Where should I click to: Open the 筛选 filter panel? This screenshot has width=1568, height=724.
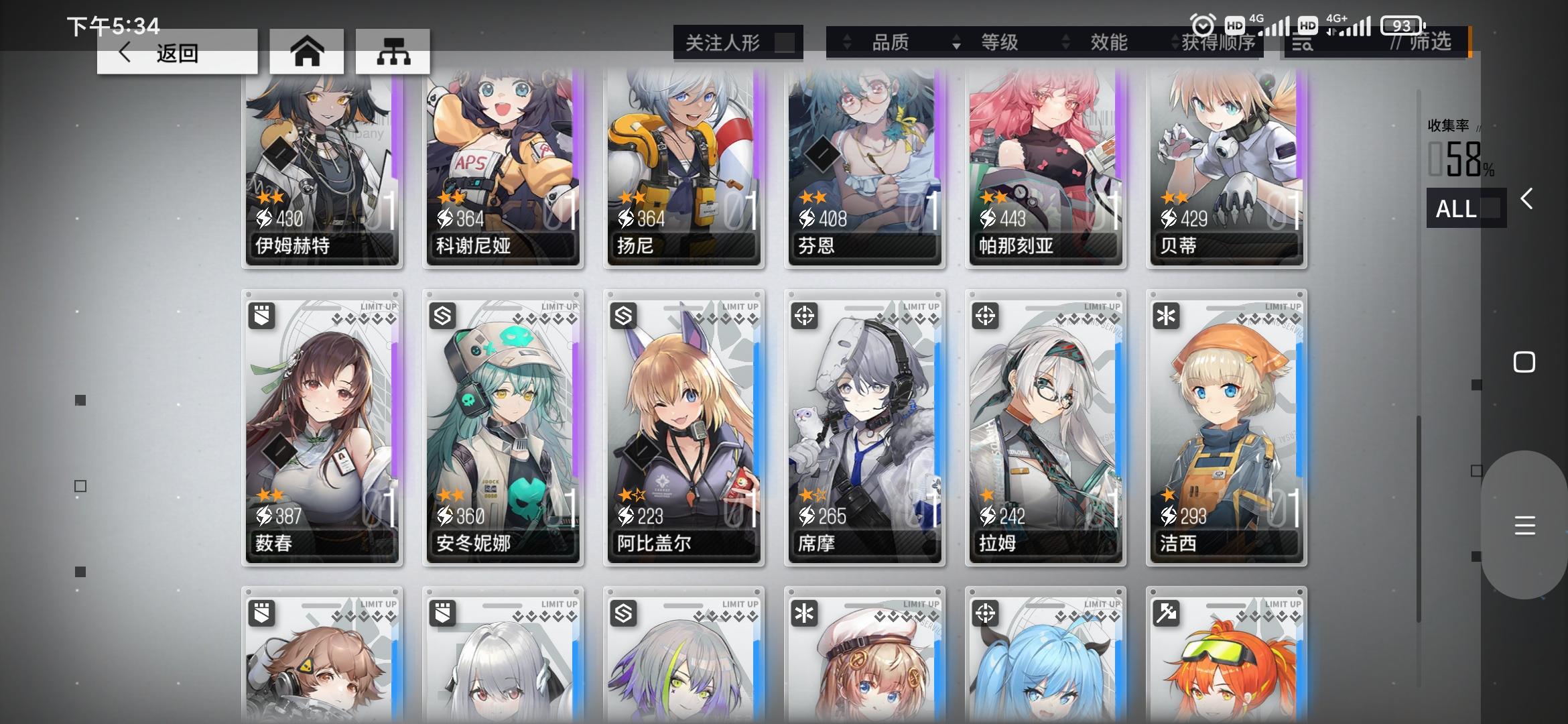click(x=1423, y=42)
